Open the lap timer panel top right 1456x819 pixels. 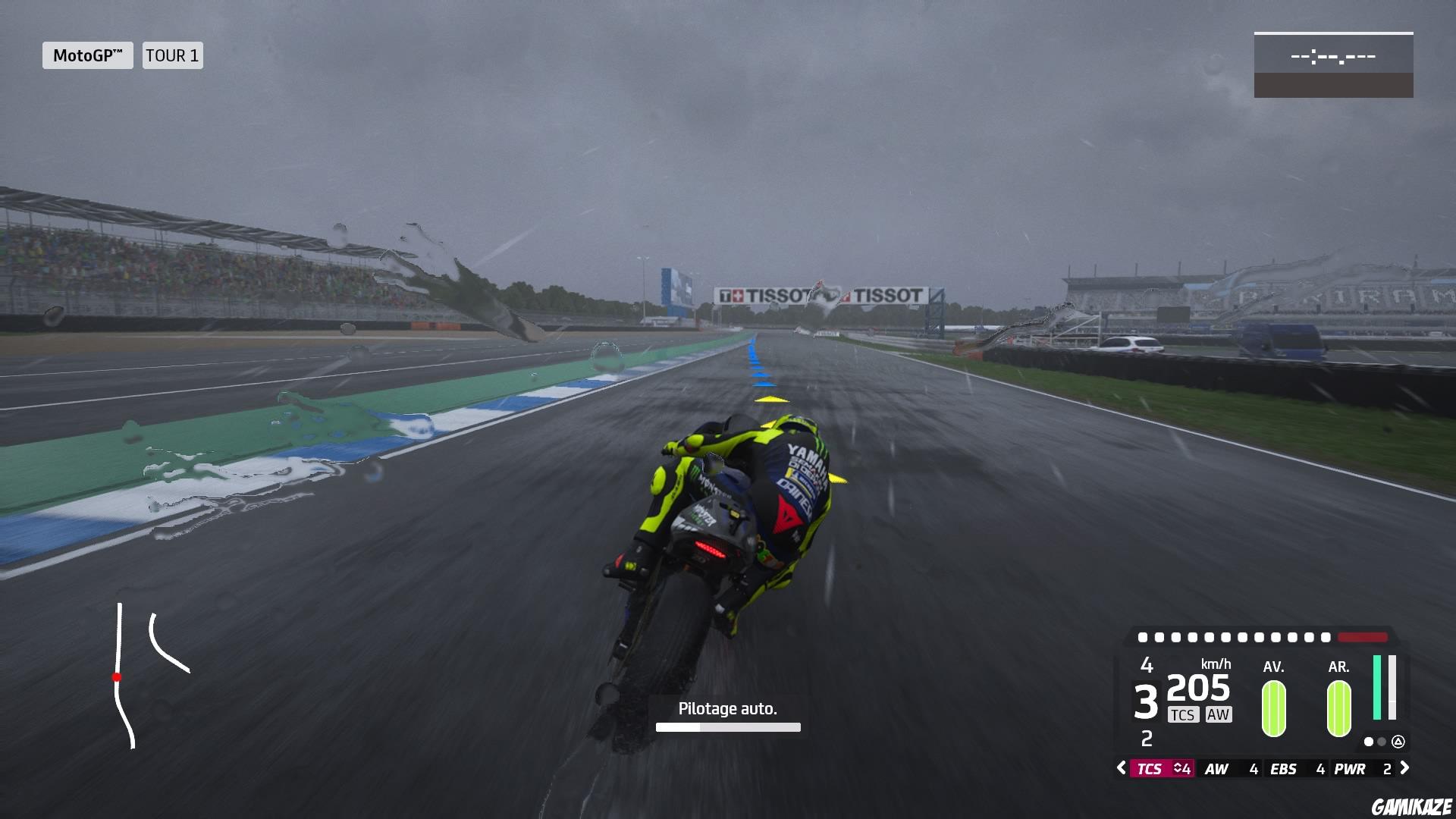pyautogui.click(x=1333, y=64)
